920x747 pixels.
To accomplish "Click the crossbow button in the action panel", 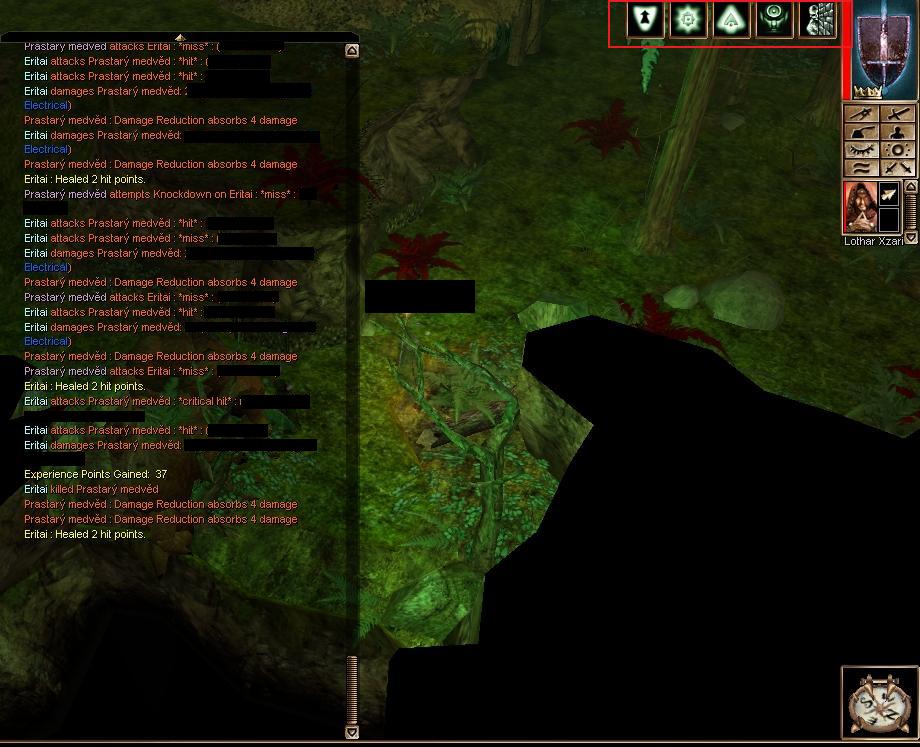I will [862, 115].
